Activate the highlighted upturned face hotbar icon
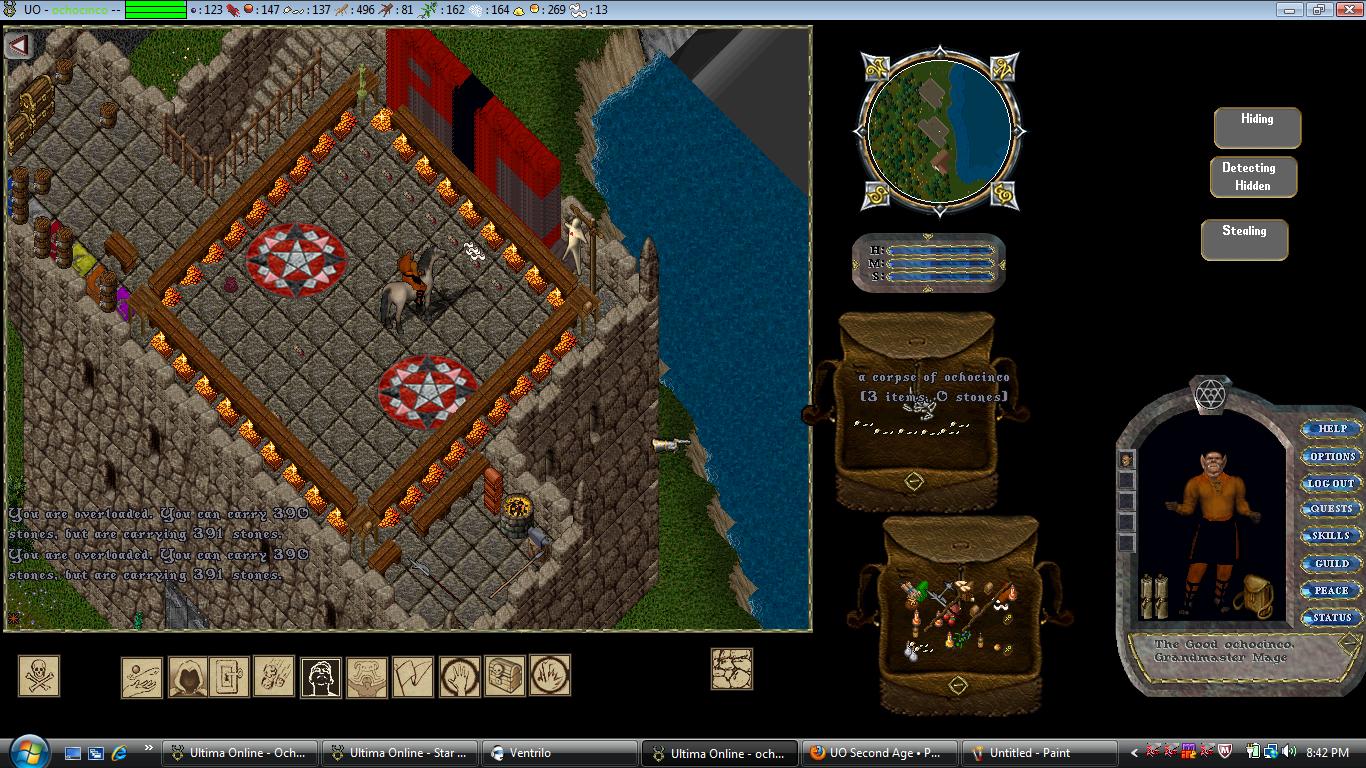 321,677
